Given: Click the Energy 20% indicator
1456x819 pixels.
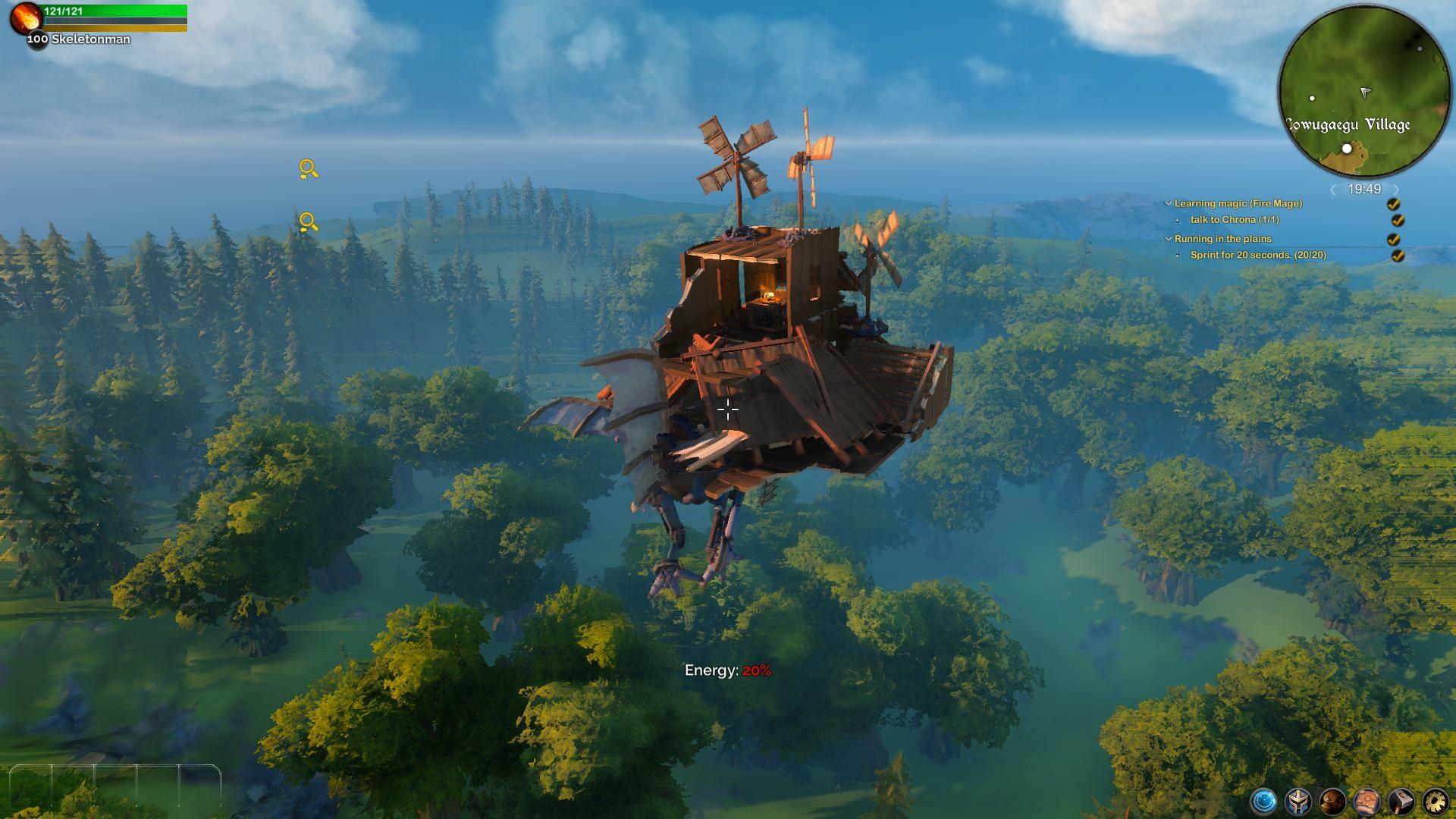Looking at the screenshot, I should click(x=726, y=670).
